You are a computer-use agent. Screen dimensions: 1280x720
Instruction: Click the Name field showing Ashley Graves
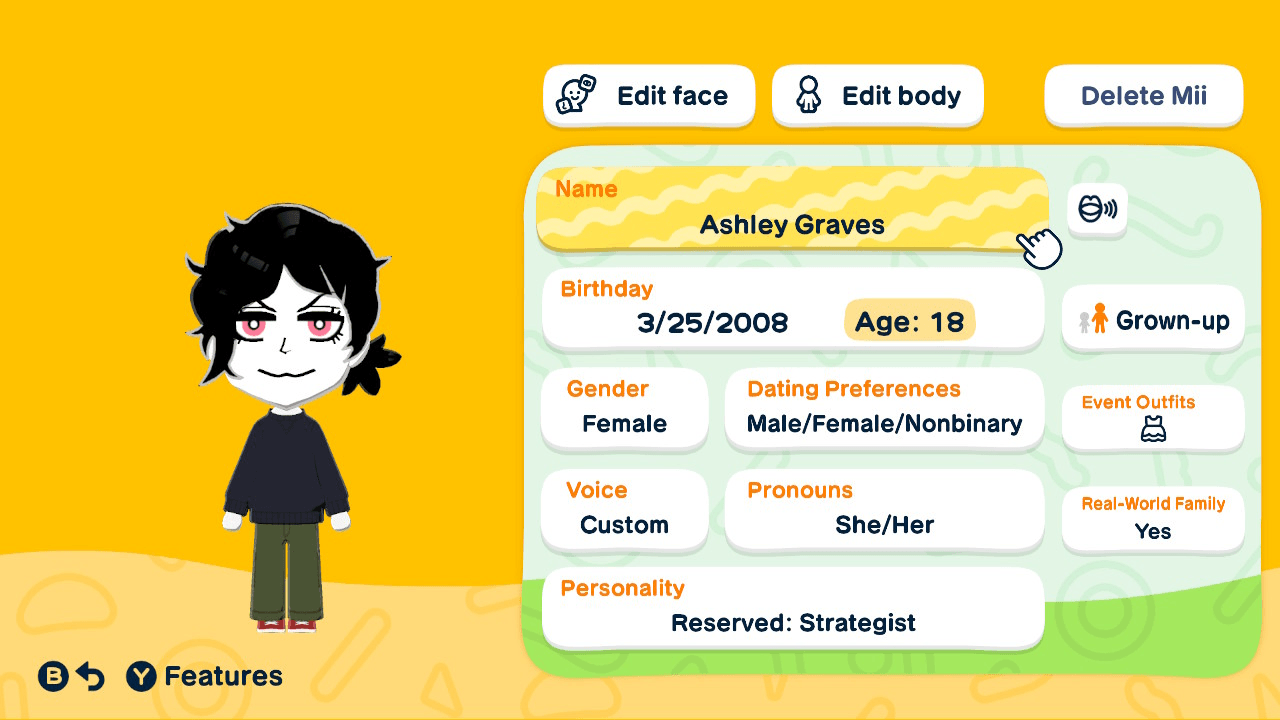click(793, 210)
